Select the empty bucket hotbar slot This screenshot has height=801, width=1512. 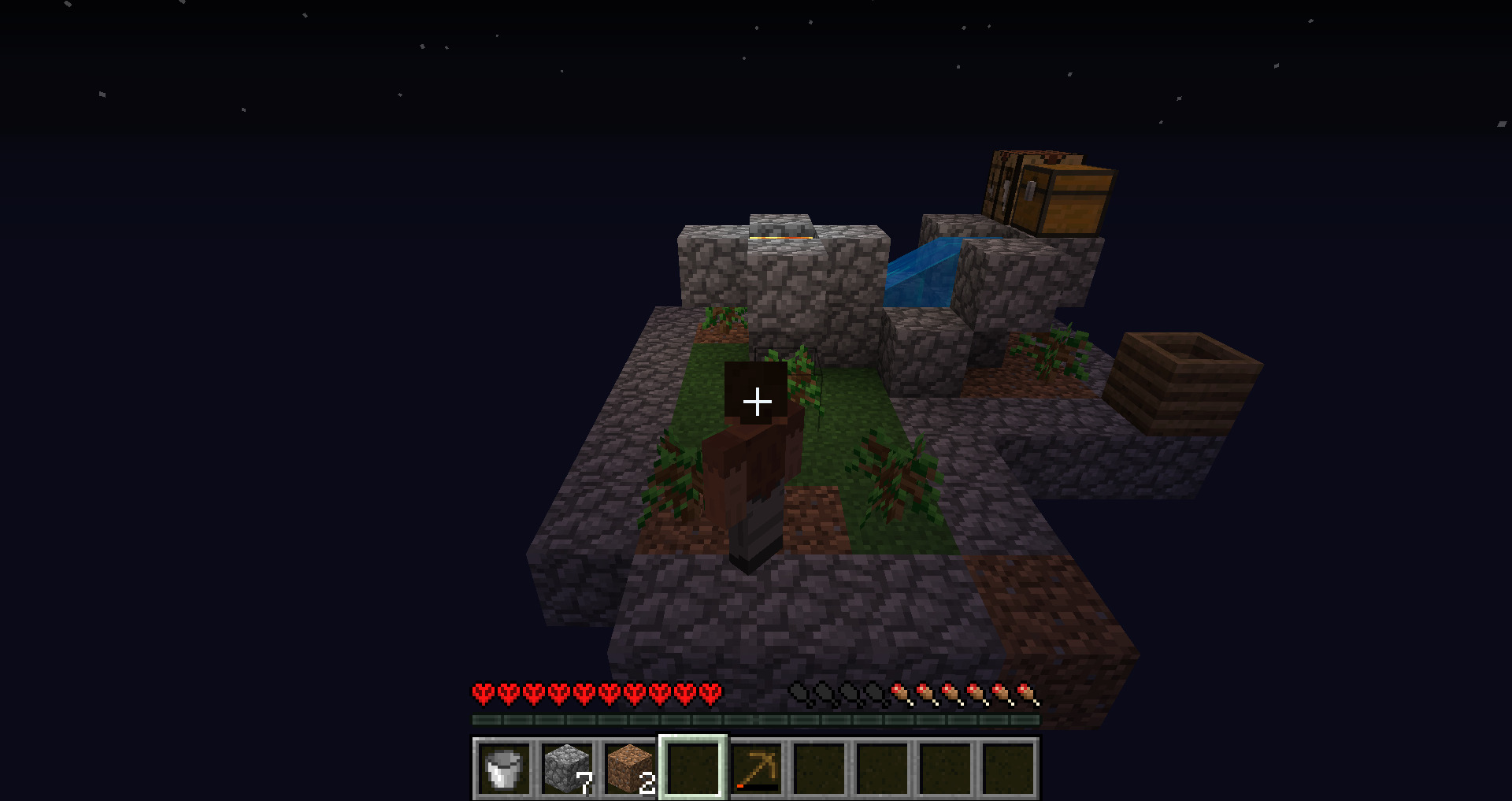point(504,768)
